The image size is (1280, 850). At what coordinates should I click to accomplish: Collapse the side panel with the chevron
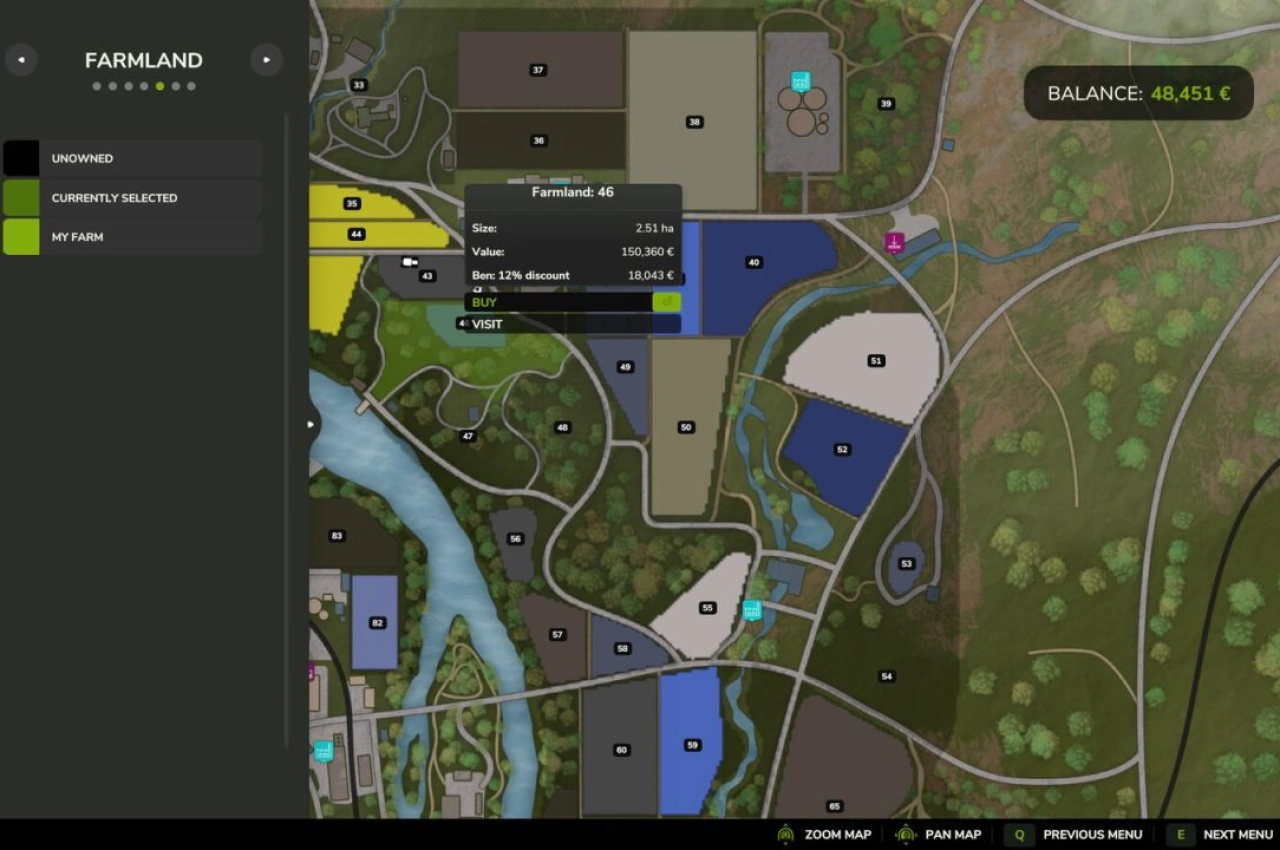(310, 424)
